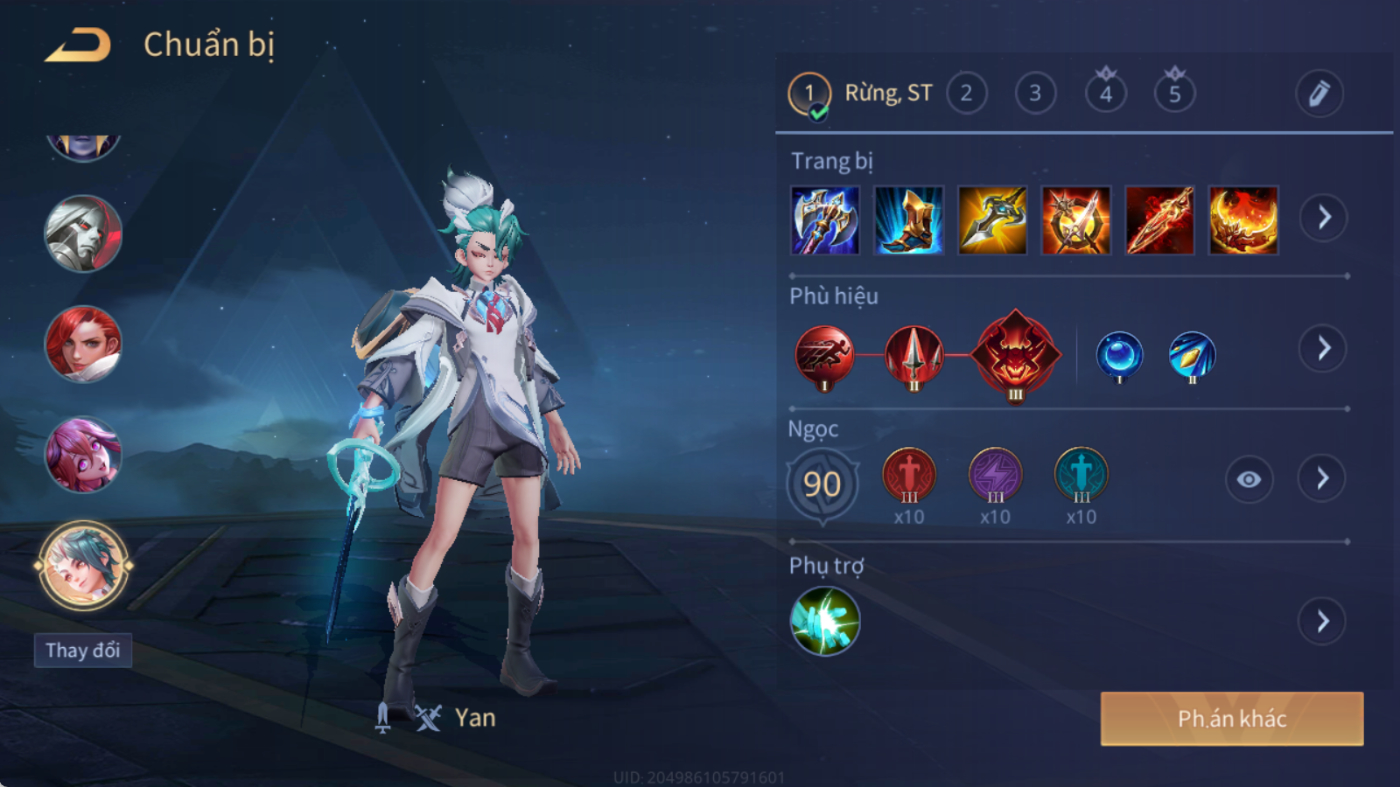Open locked build preset 5
Viewport: 1400px width, 787px height.
coord(1175,94)
